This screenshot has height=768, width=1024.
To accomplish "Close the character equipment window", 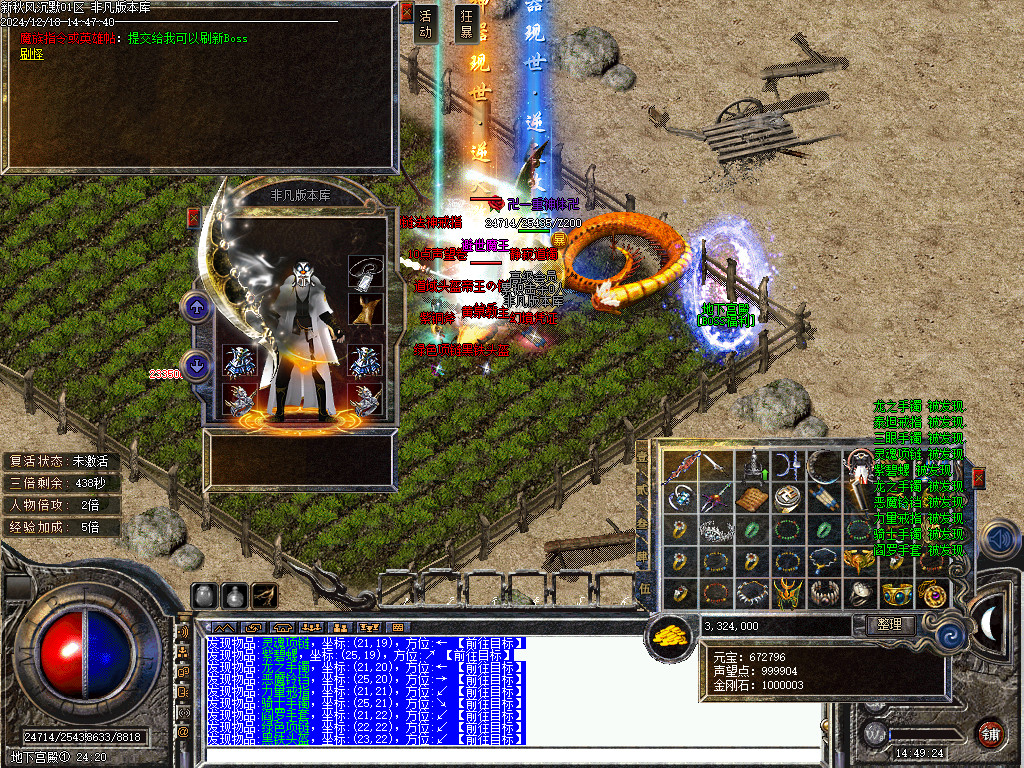I will (194, 217).
